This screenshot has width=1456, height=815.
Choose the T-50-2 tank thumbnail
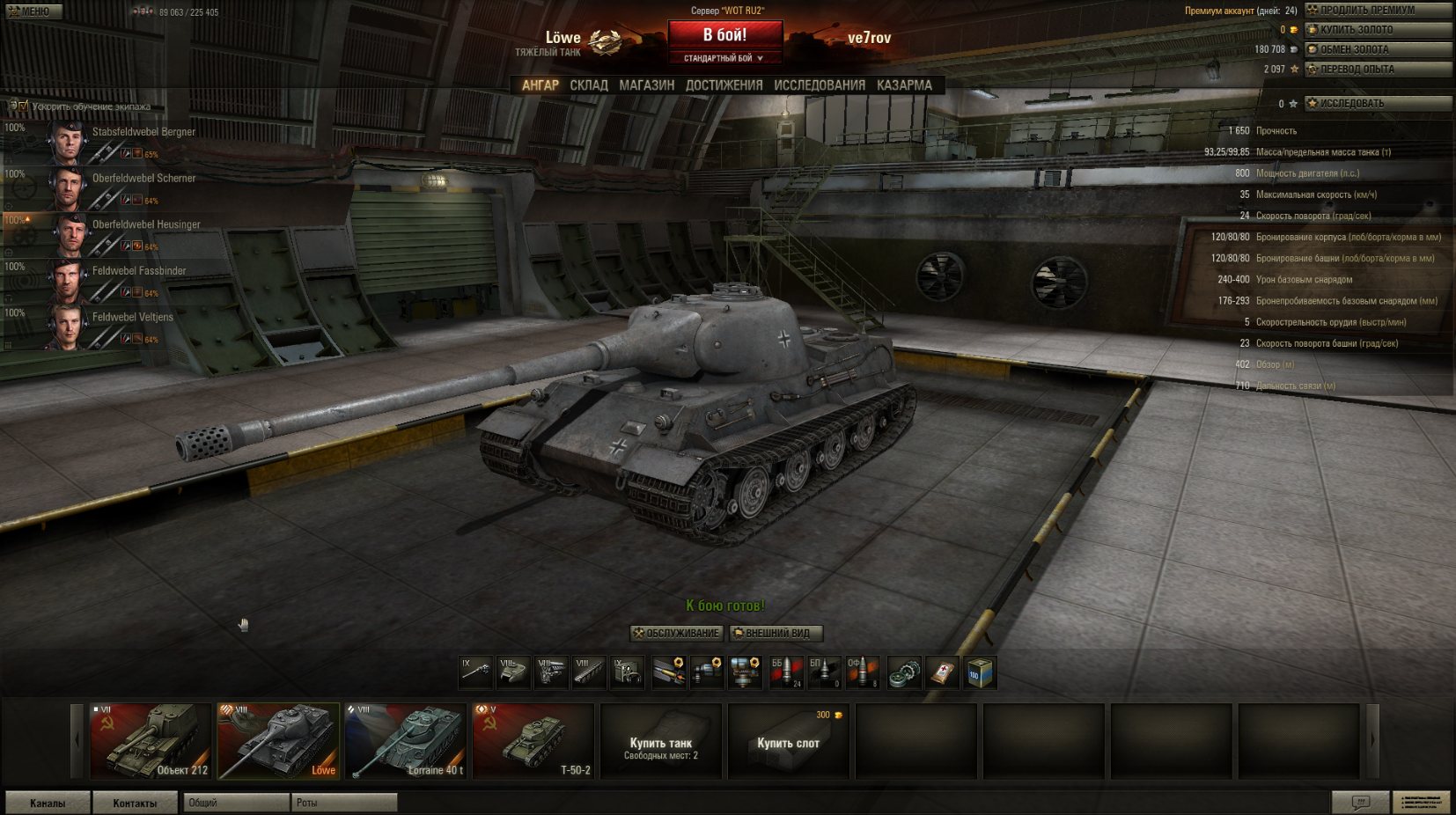[533, 740]
